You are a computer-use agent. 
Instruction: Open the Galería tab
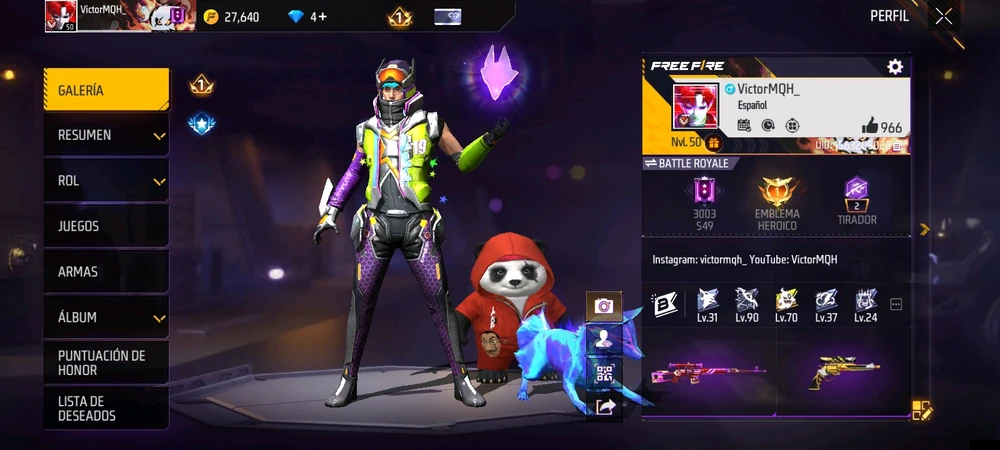pyautogui.click(x=105, y=90)
